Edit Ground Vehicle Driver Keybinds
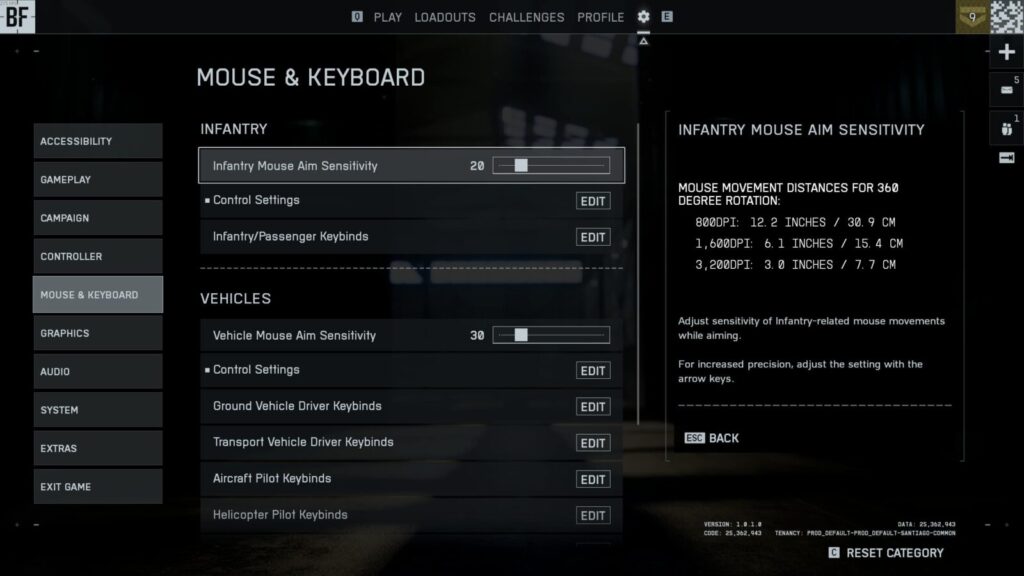 coord(593,407)
